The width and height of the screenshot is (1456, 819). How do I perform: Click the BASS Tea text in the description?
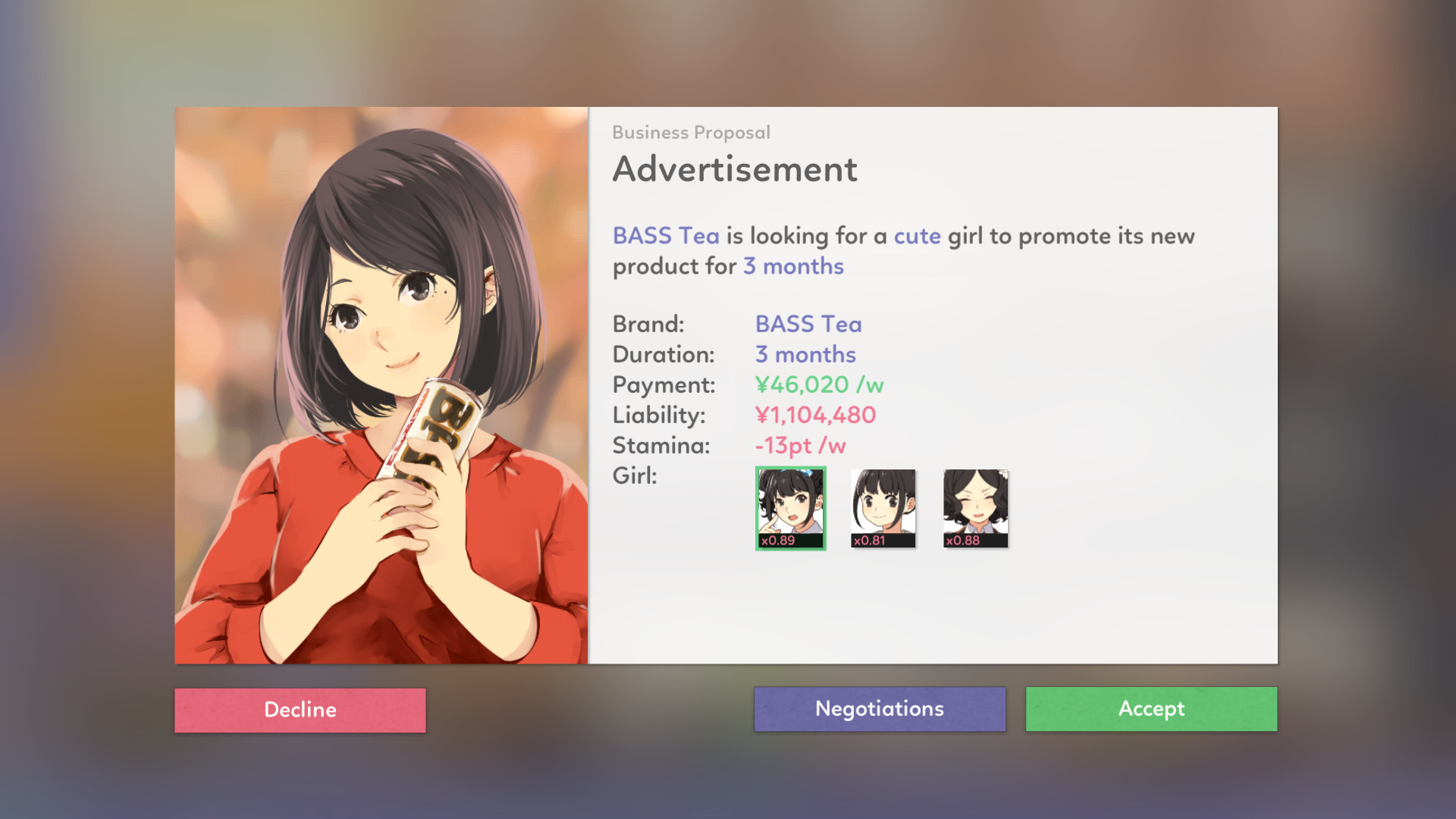(x=665, y=236)
